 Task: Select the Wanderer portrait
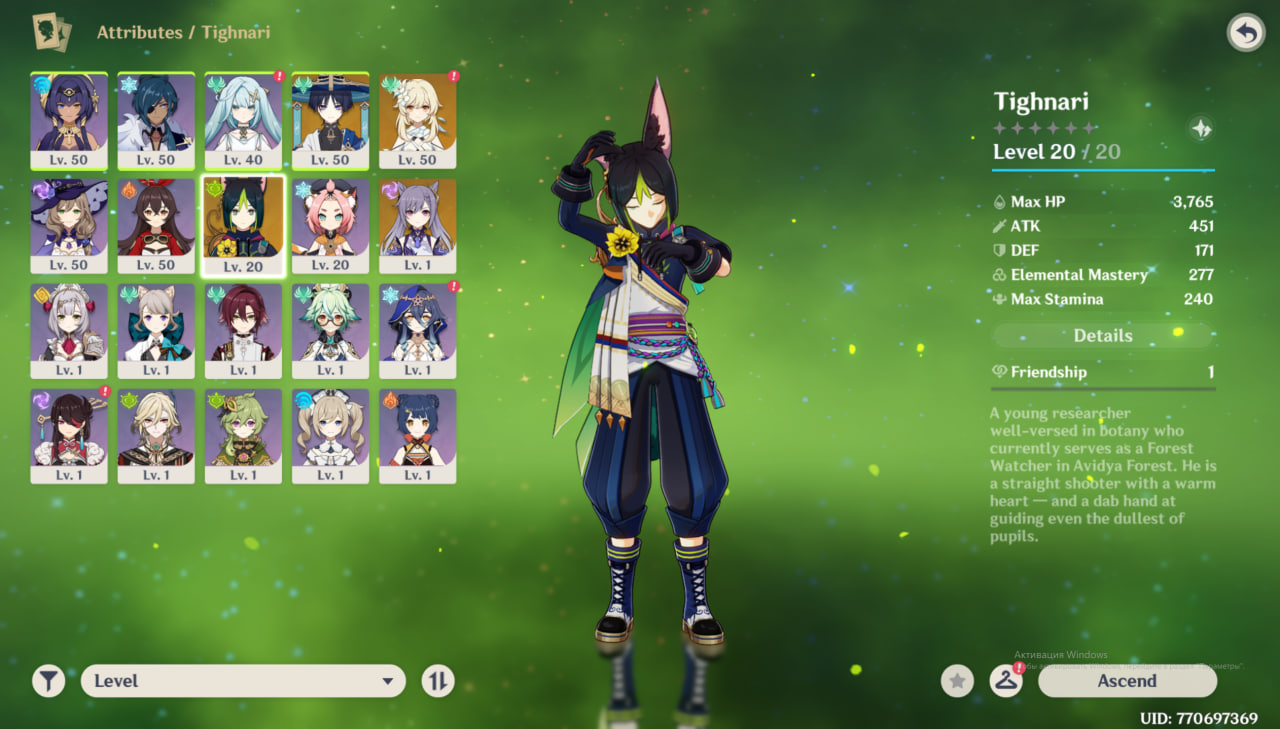330,120
